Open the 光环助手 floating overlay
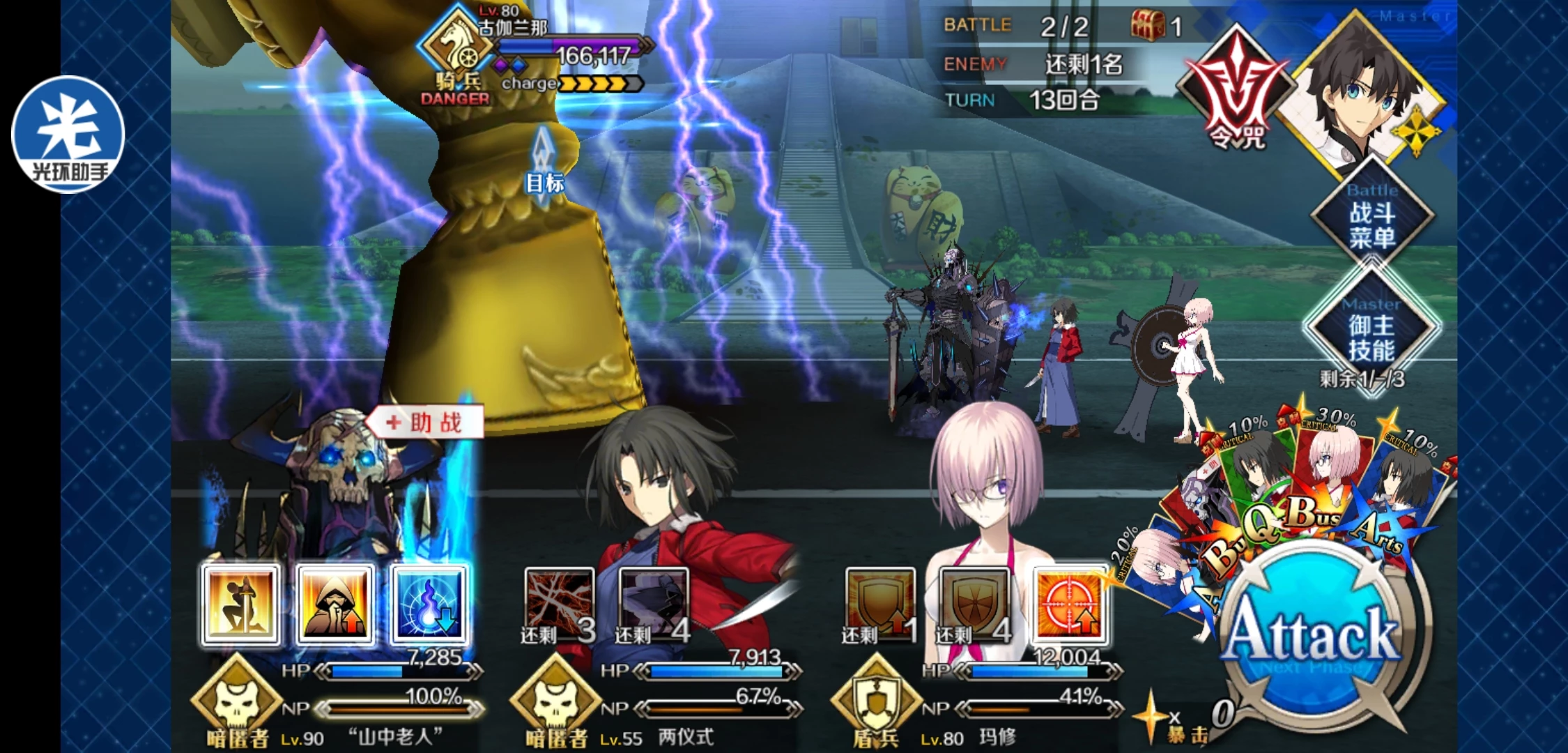This screenshot has width=1568, height=753. (68, 134)
